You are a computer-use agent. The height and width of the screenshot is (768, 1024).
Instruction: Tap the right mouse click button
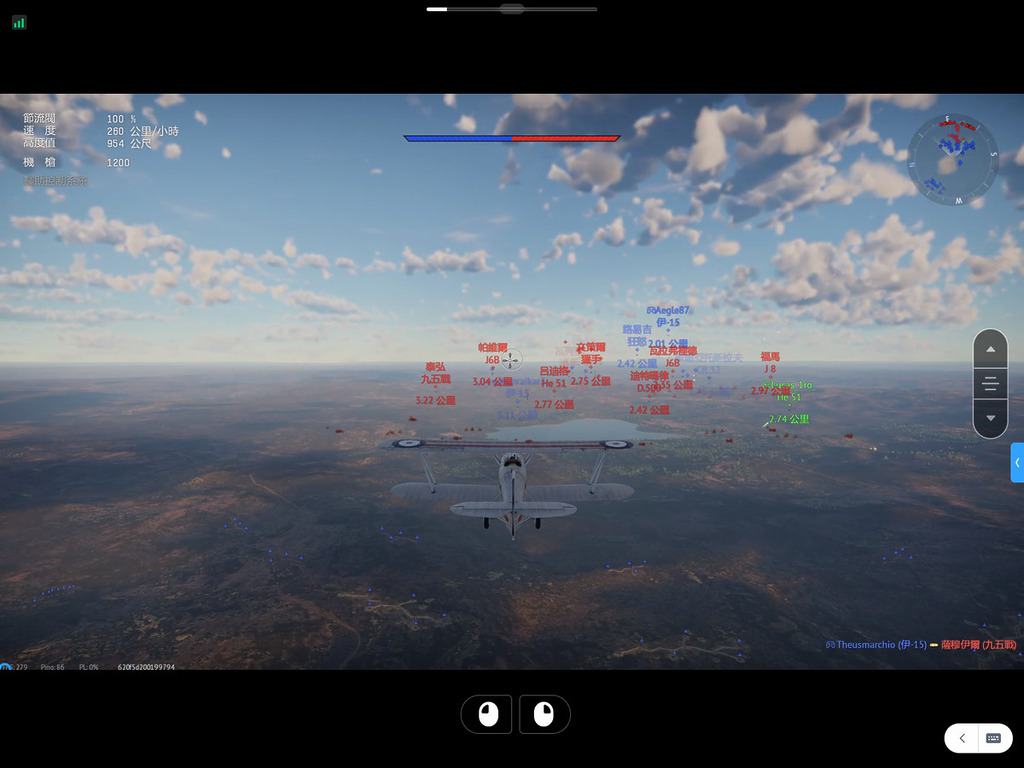pos(544,714)
